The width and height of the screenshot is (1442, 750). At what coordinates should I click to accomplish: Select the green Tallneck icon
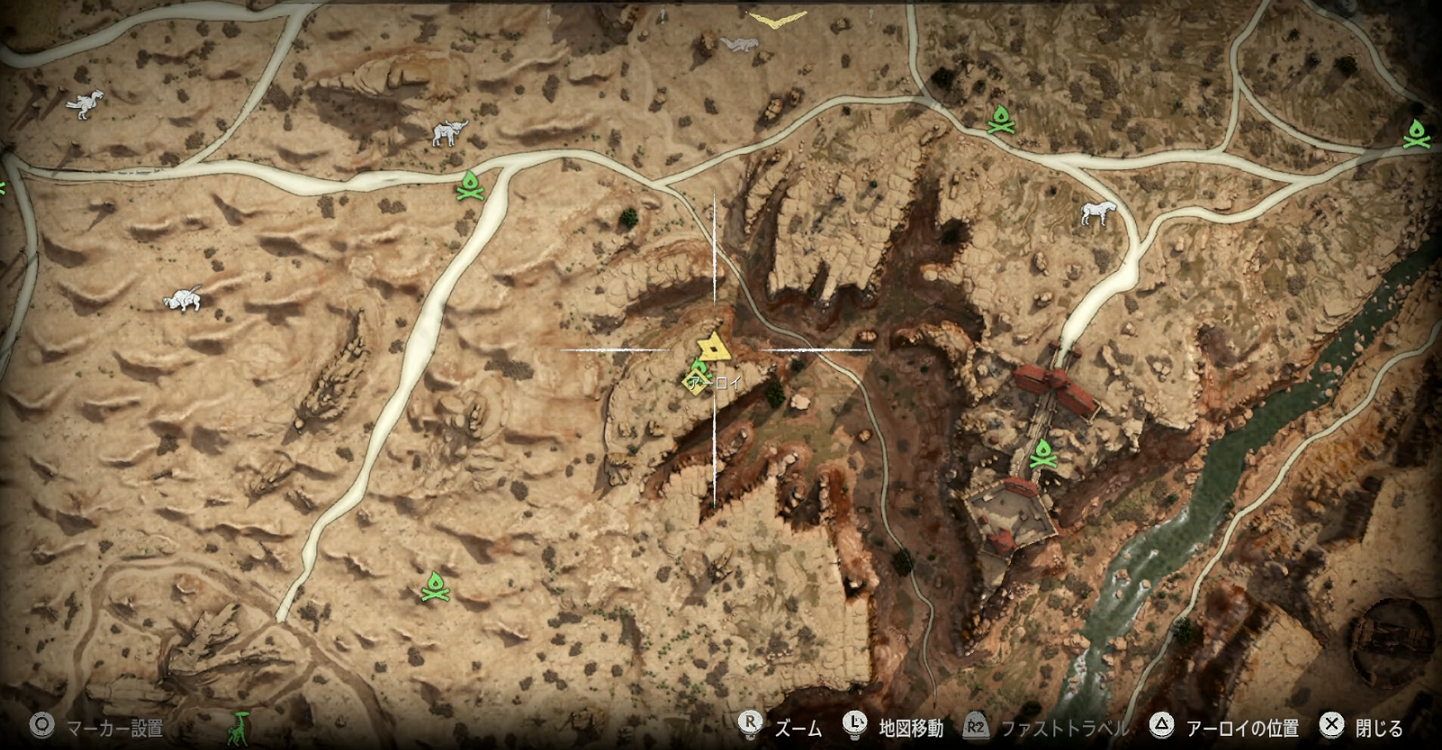(237, 727)
